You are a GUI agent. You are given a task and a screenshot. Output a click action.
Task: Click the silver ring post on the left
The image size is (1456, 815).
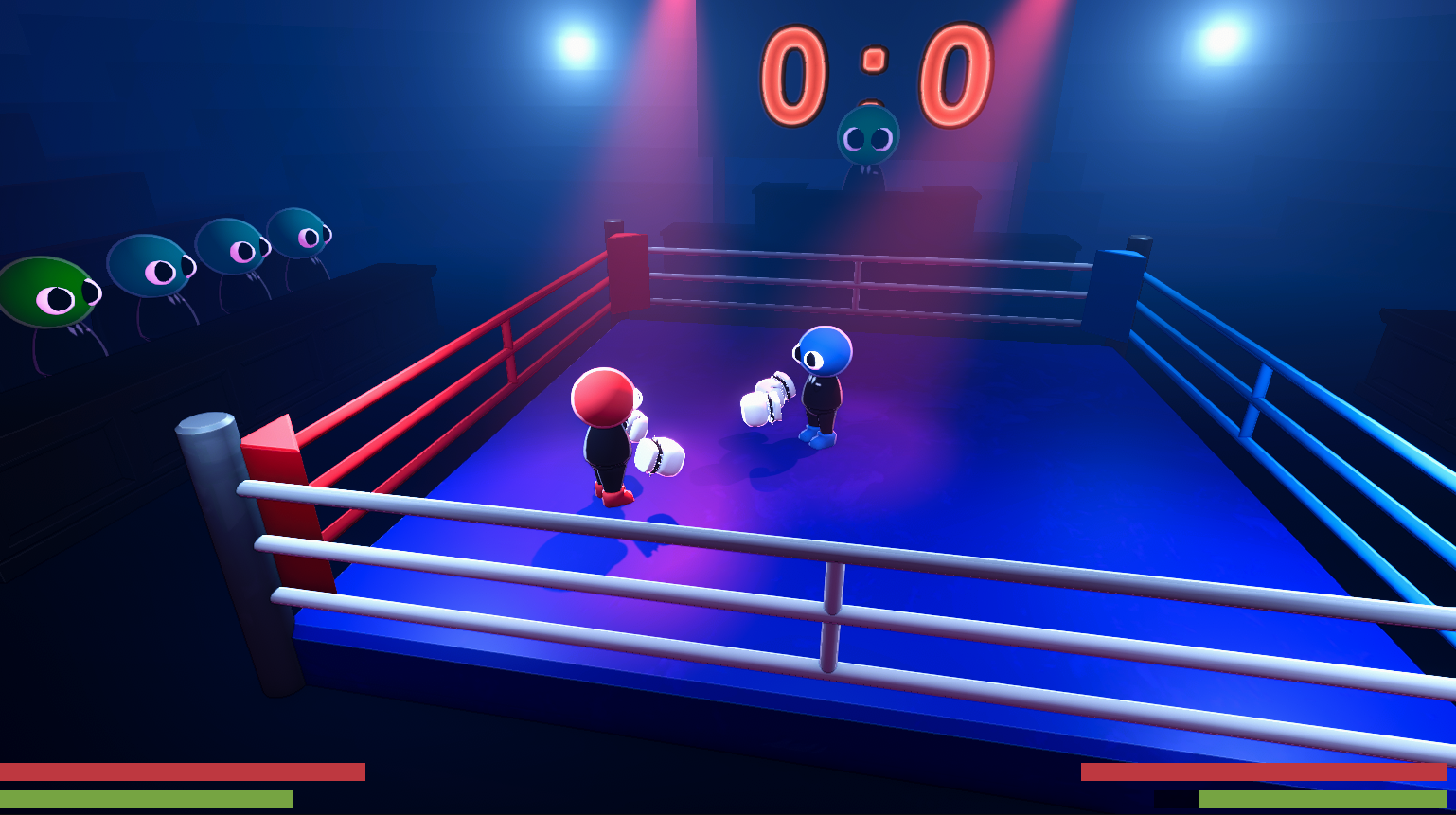click(202, 492)
